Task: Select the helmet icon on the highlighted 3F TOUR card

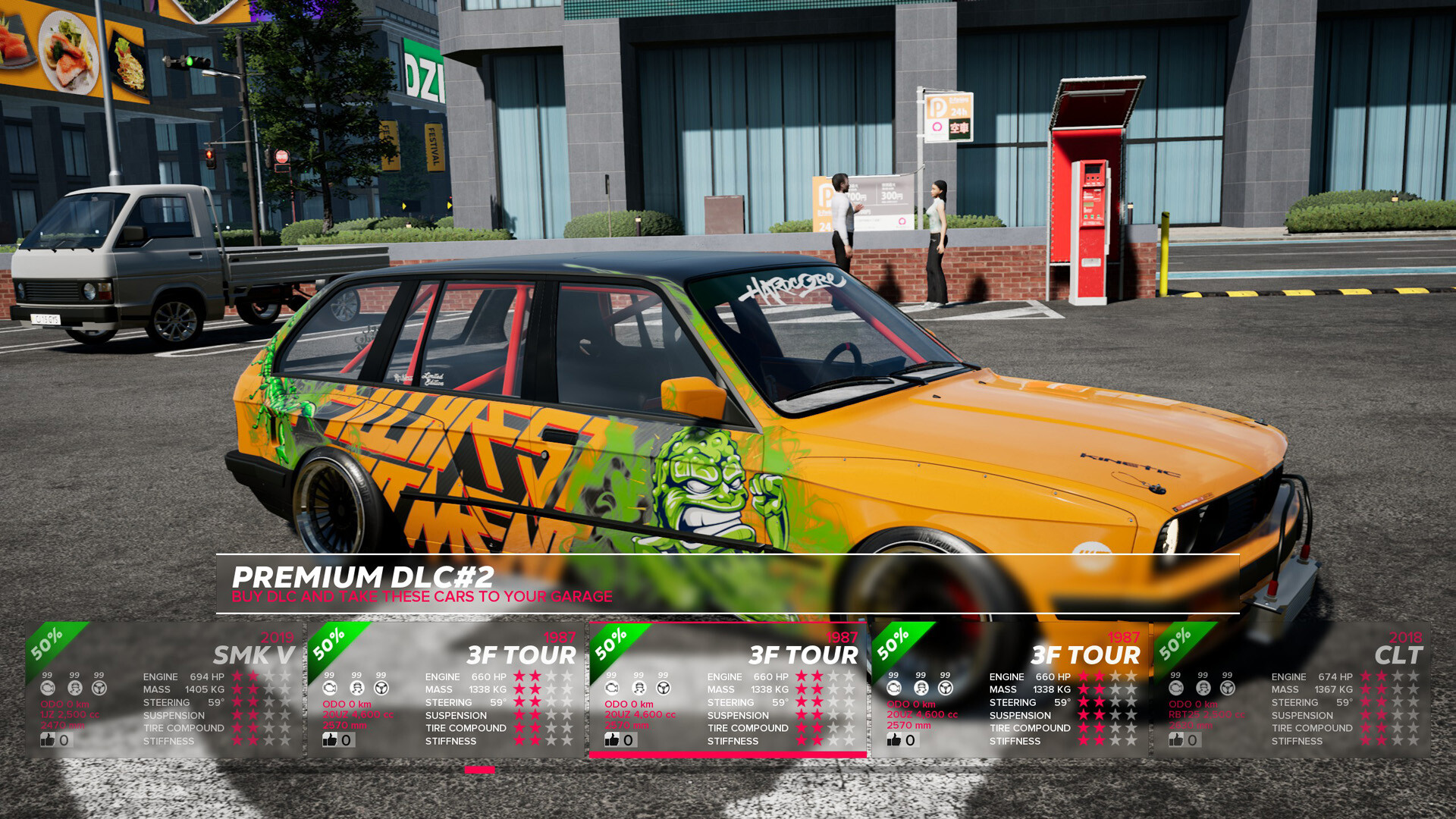Action: (x=639, y=689)
